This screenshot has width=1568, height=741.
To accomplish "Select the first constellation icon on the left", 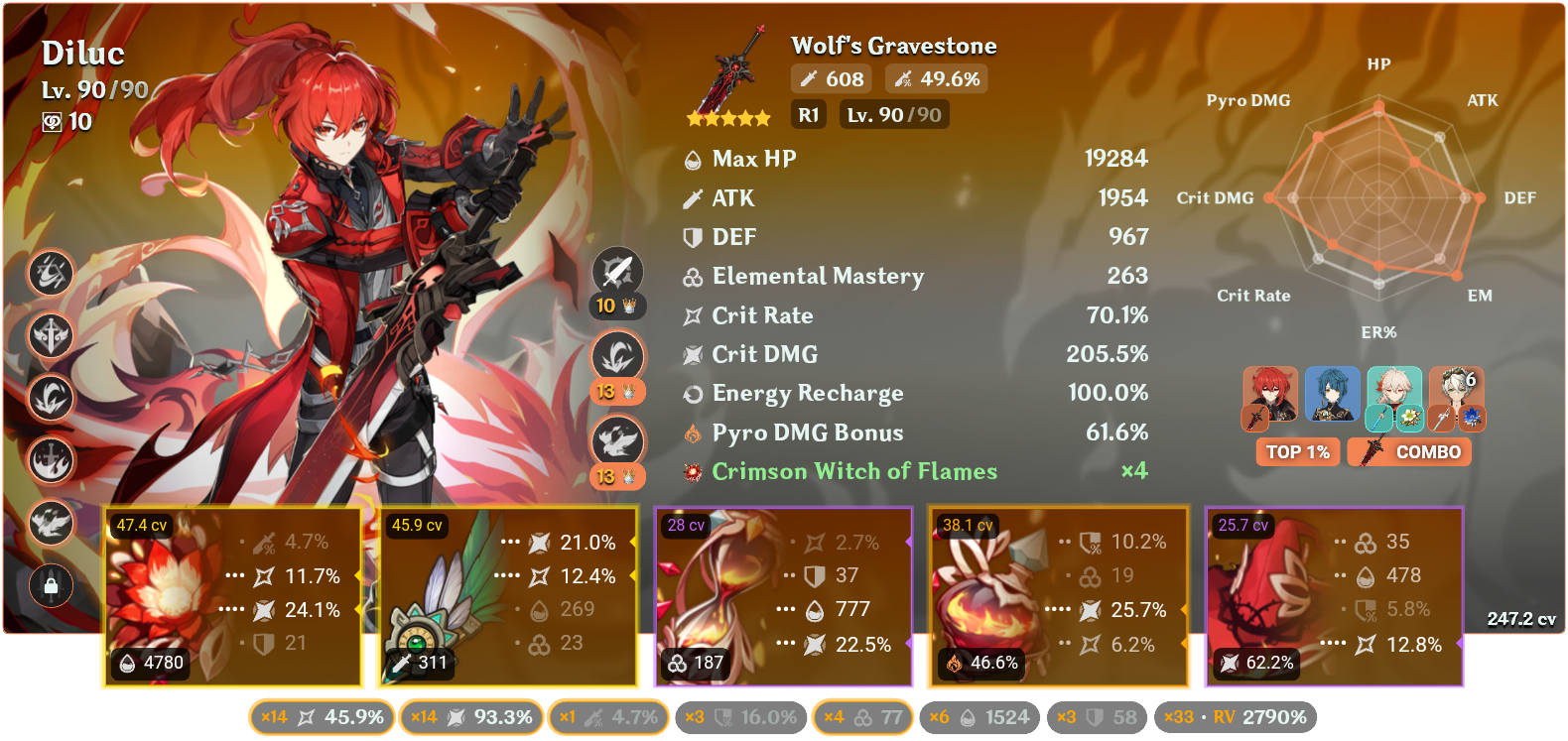I will pyautogui.click(x=50, y=275).
